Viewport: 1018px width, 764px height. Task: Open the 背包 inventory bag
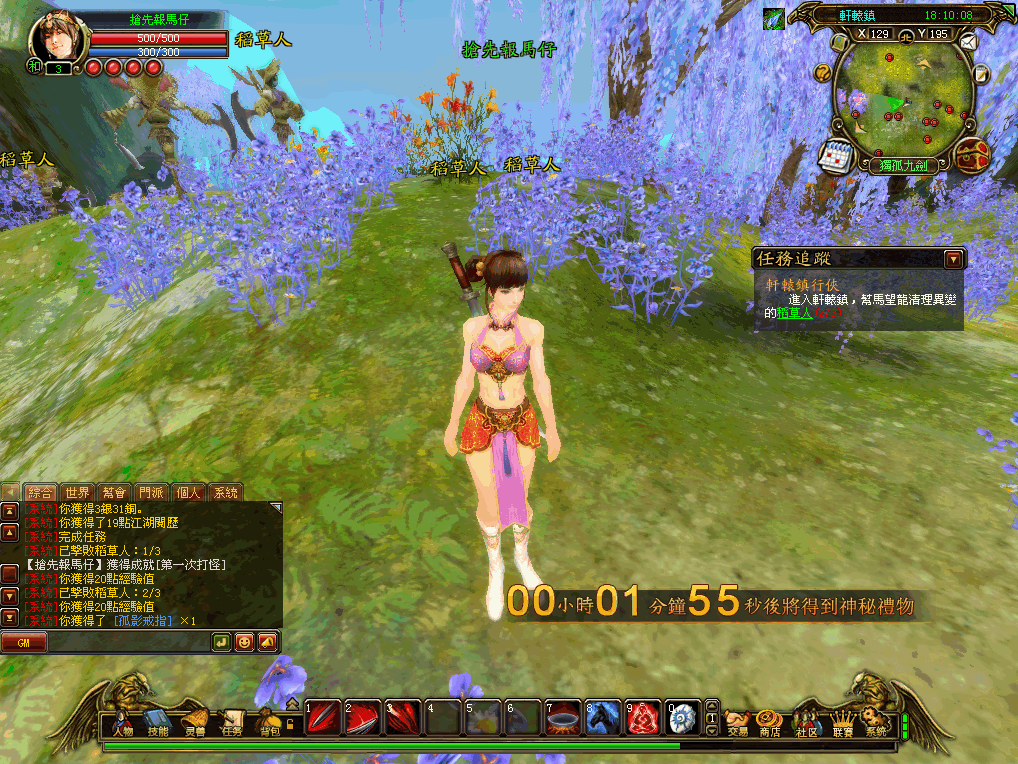click(269, 722)
